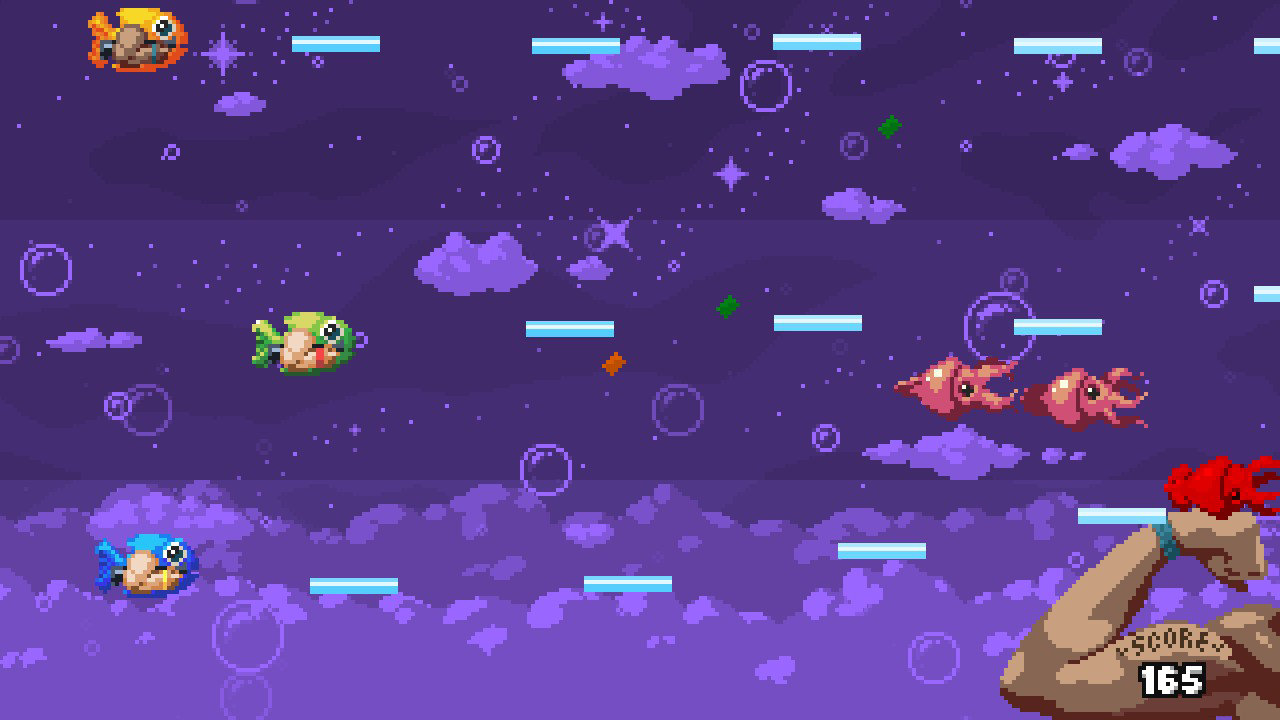The height and width of the screenshot is (720, 1280).
Task: Click the topmost center platform
Action: pos(575,43)
